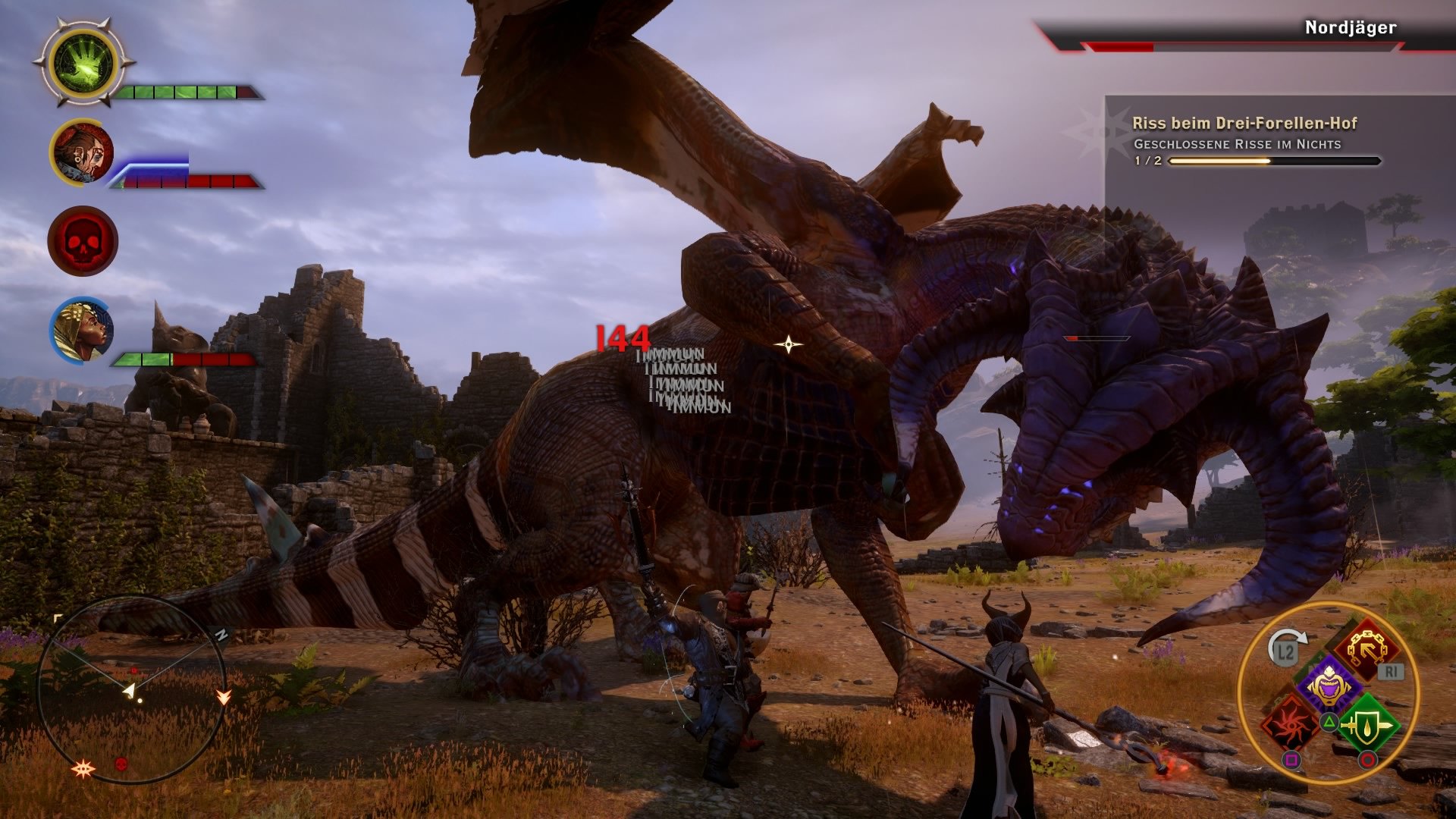Toggle the Triangle ability button indicator
Viewport: 1456px width, 819px height.
[1329, 720]
